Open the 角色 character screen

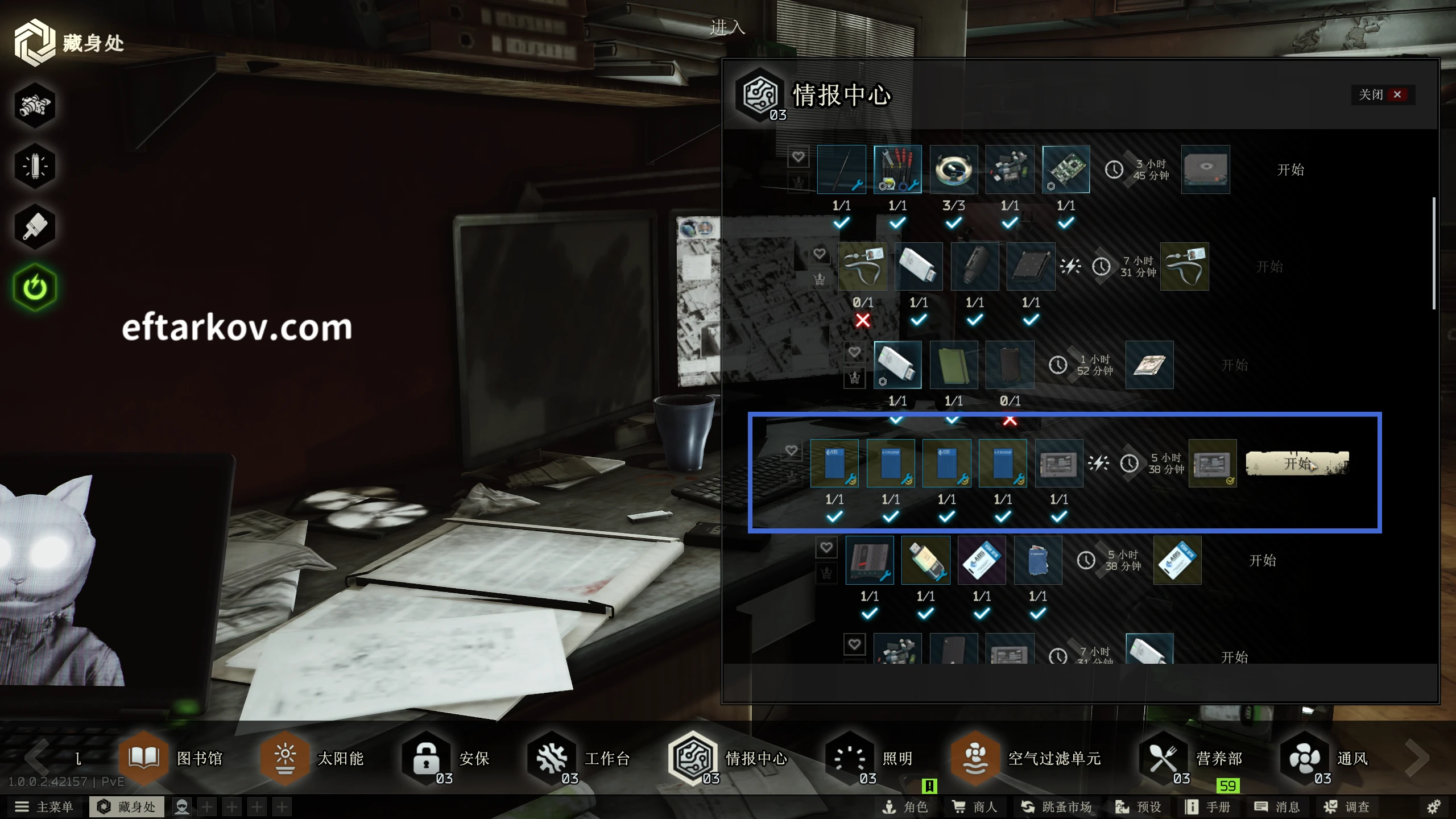[x=905, y=806]
